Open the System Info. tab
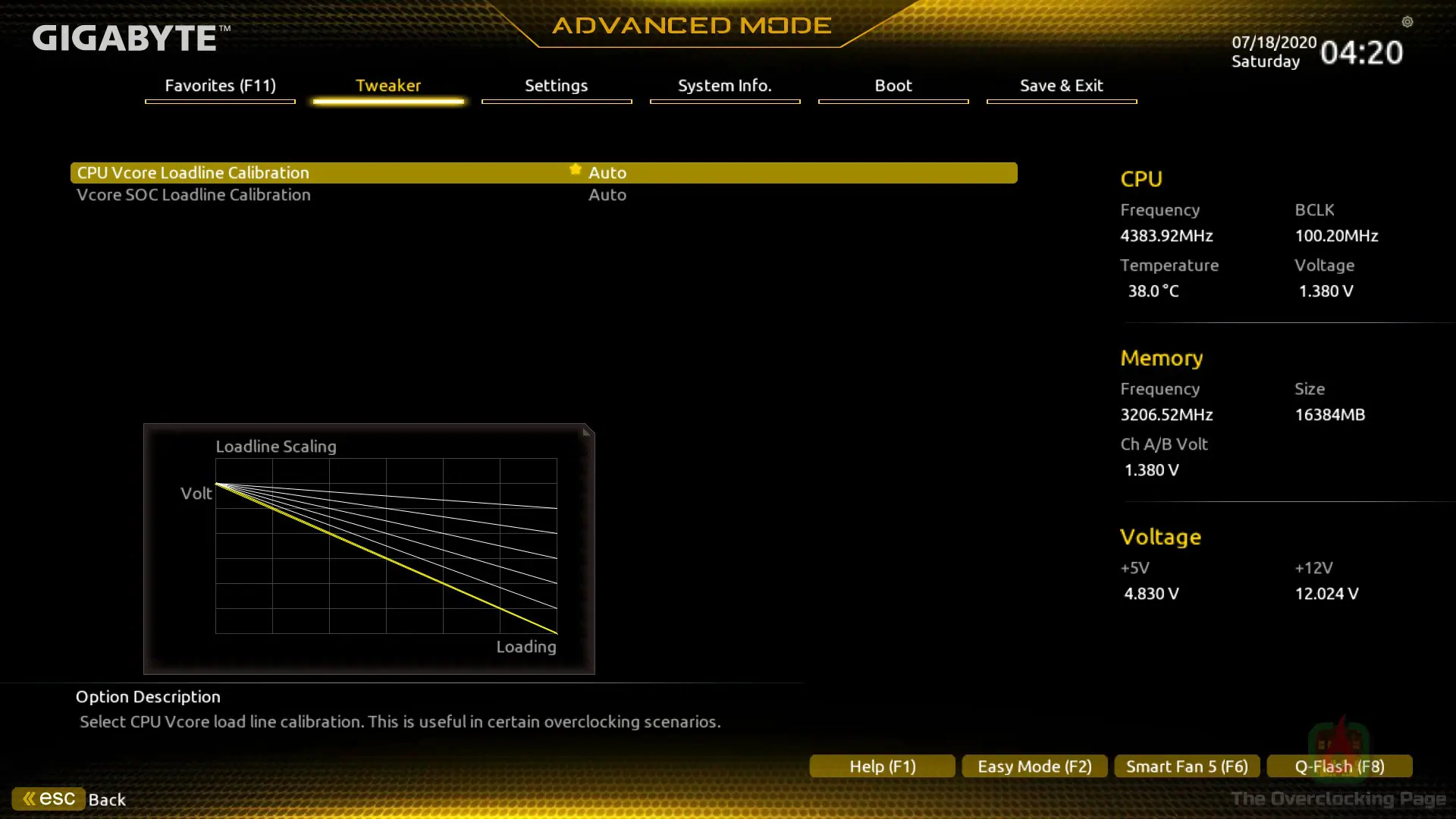Image resolution: width=1456 pixels, height=819 pixels. [x=724, y=86]
